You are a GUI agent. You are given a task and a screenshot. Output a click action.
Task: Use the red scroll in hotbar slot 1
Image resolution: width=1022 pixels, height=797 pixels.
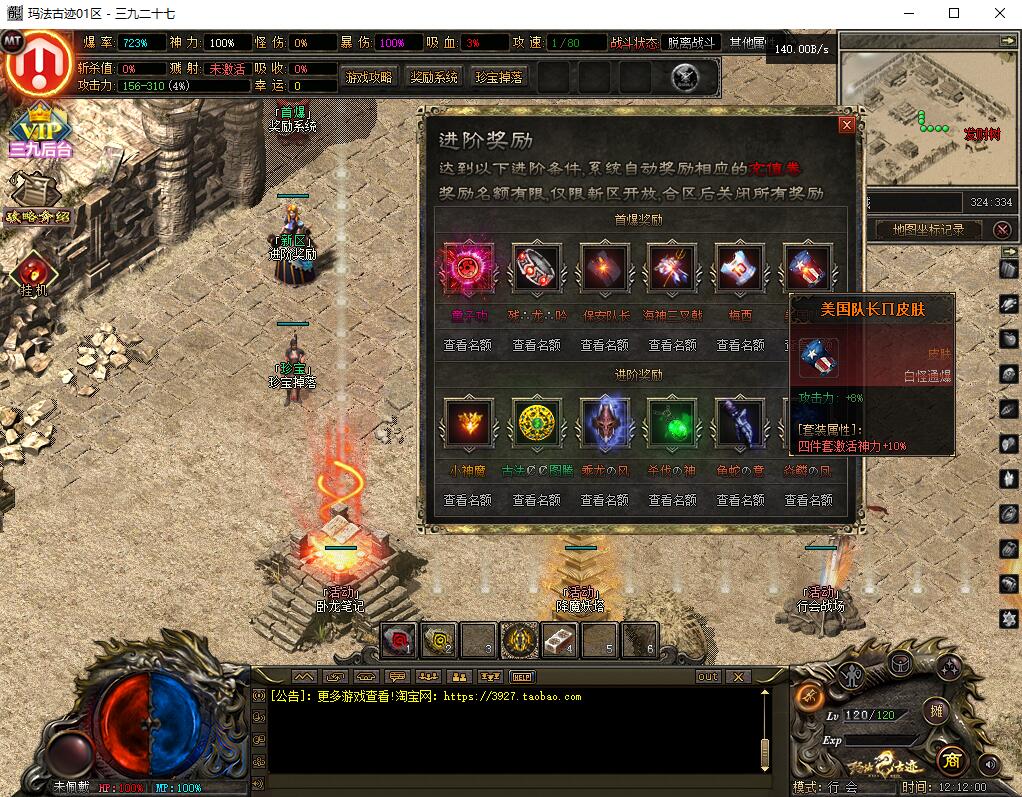pyautogui.click(x=399, y=640)
